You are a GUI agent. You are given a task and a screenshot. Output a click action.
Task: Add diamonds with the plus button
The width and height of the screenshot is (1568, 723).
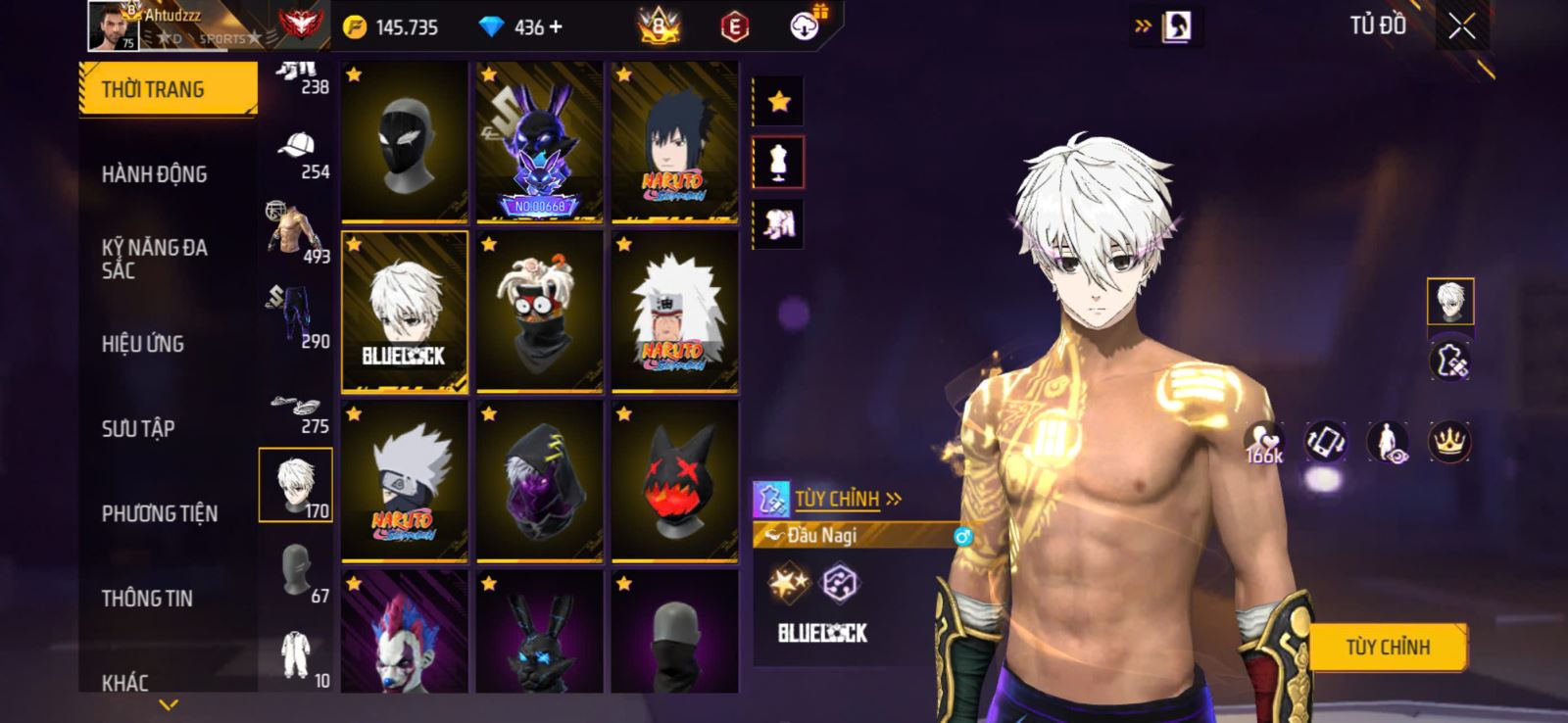point(557,27)
